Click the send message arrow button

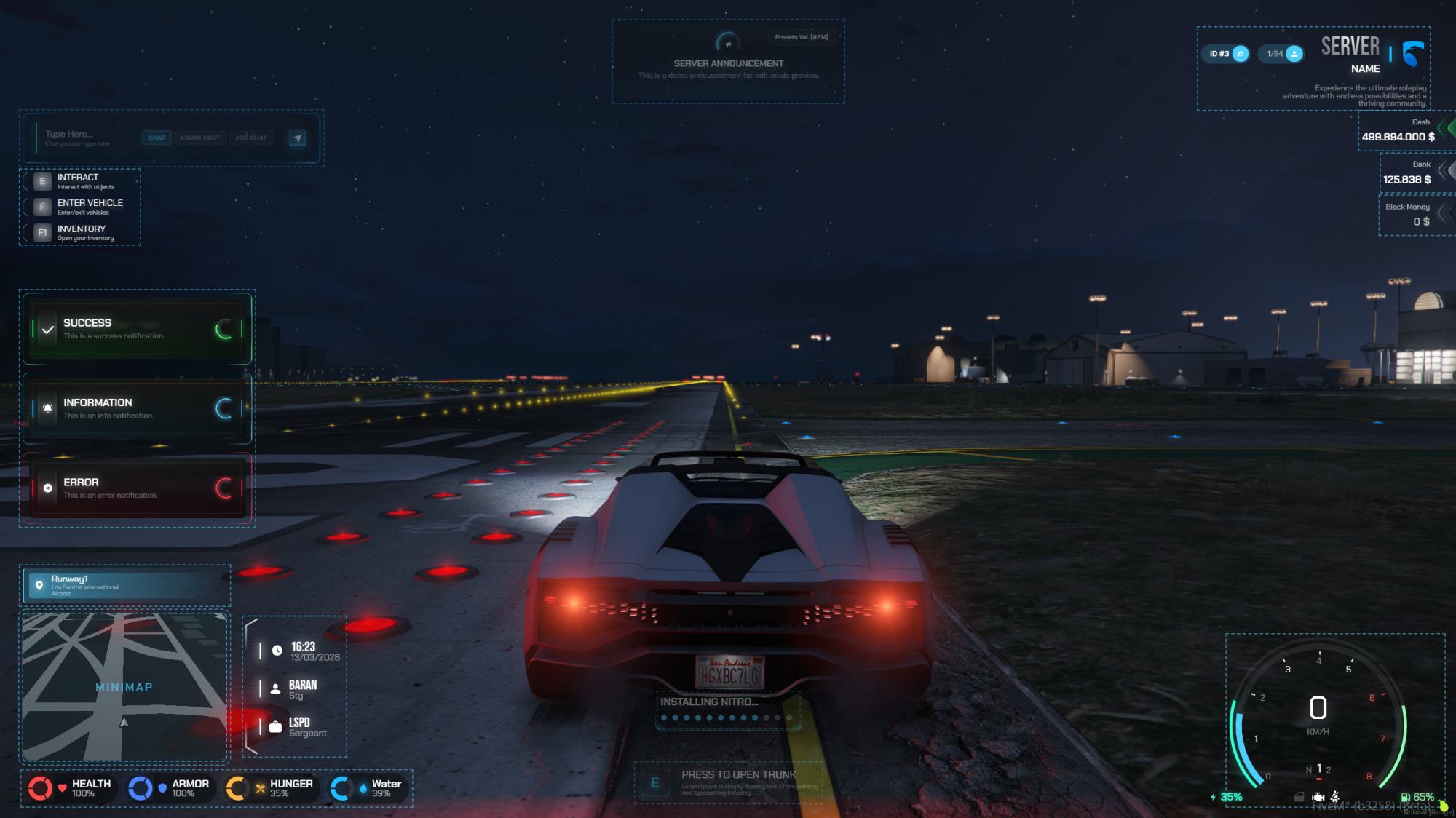click(297, 138)
